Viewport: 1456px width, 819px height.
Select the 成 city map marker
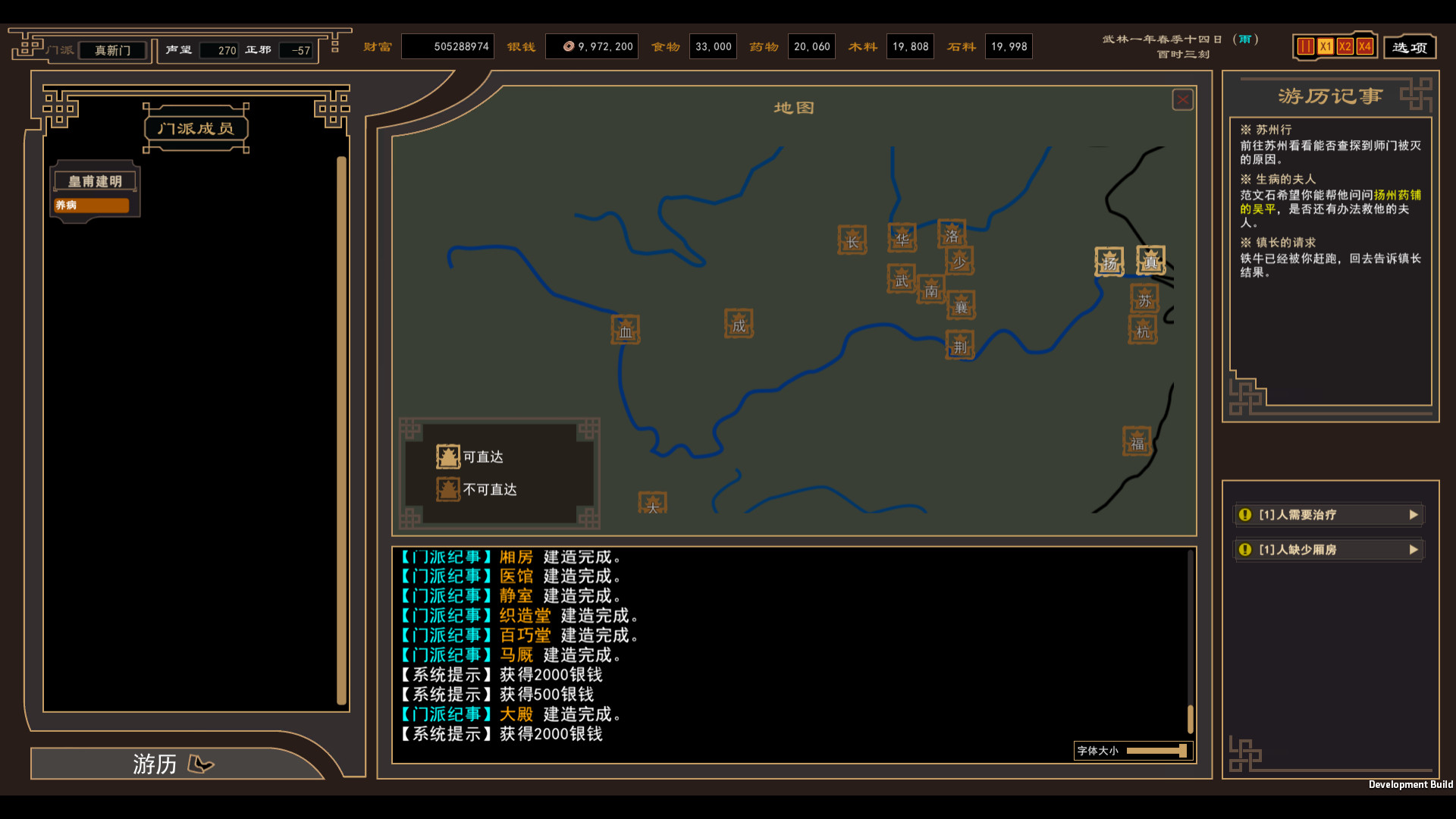(x=739, y=325)
